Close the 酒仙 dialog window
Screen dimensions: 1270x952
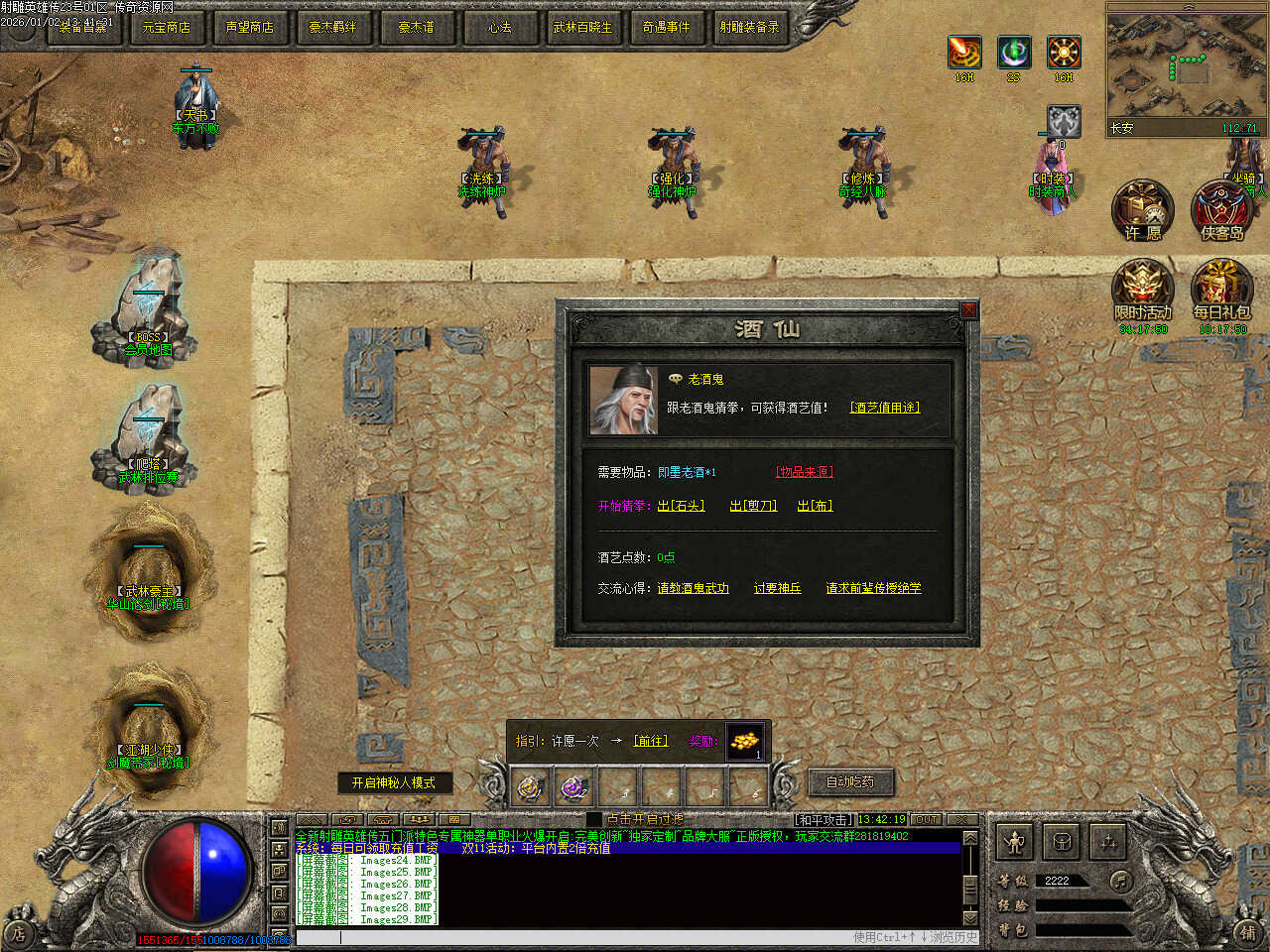[x=968, y=310]
